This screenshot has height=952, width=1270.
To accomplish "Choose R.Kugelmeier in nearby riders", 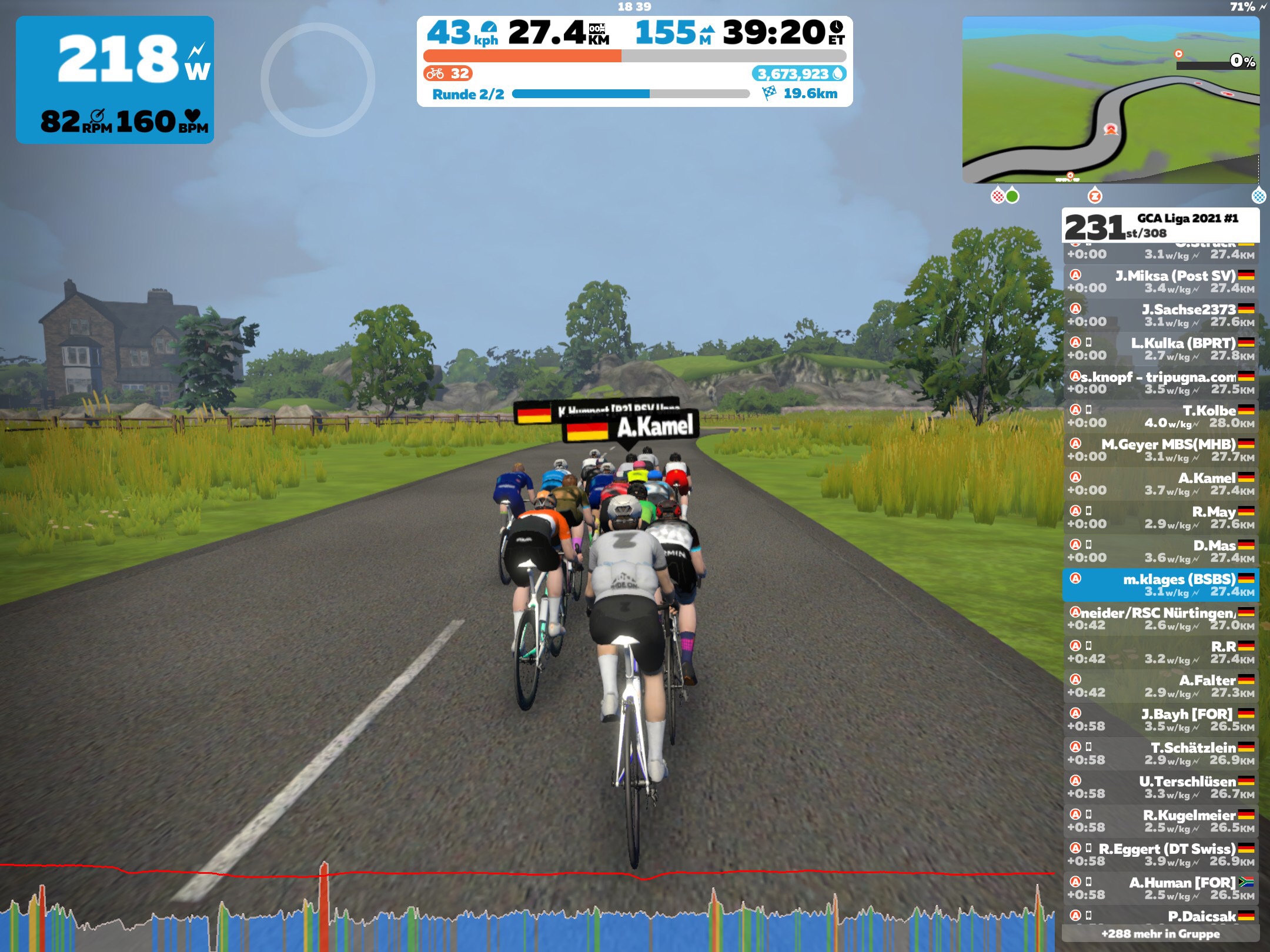I will point(1161,821).
